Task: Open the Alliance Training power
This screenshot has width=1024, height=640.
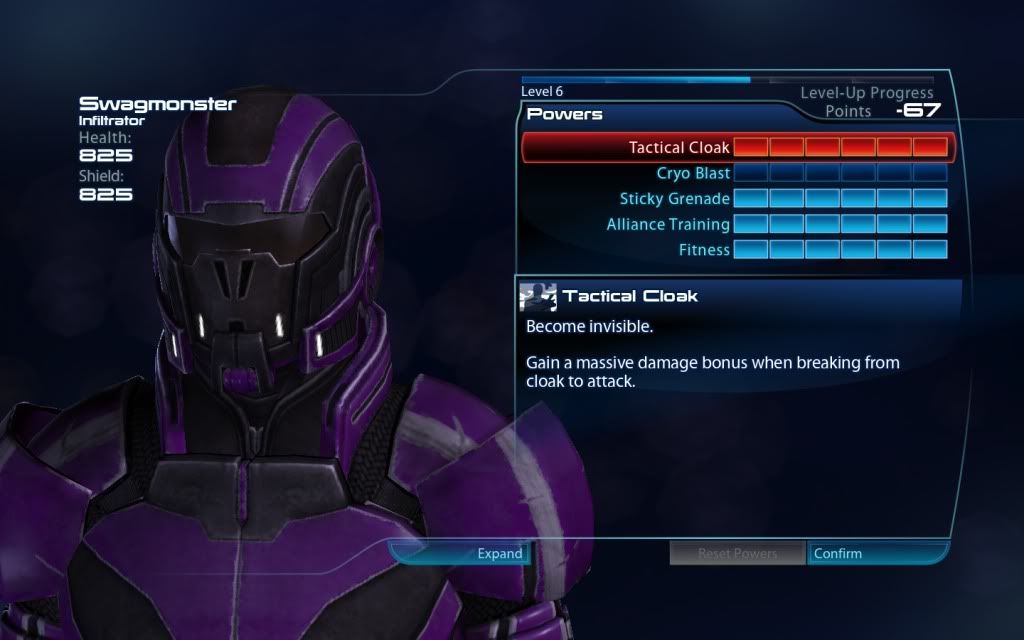Action: coord(668,225)
